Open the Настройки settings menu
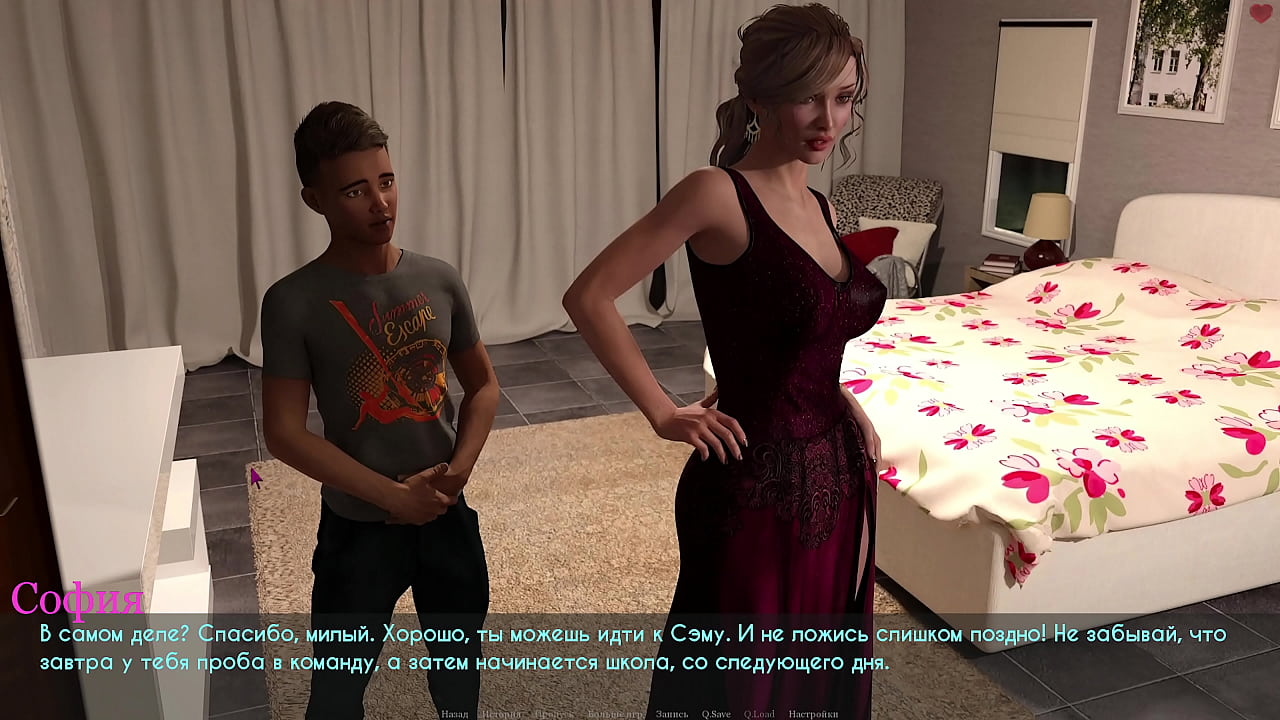Image resolution: width=1280 pixels, height=720 pixels. coord(812,714)
